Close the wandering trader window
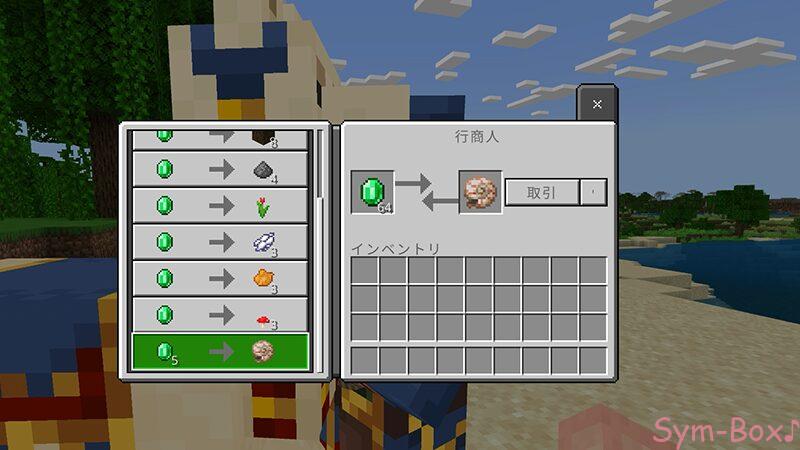Viewport: 800px width, 450px height. [597, 104]
